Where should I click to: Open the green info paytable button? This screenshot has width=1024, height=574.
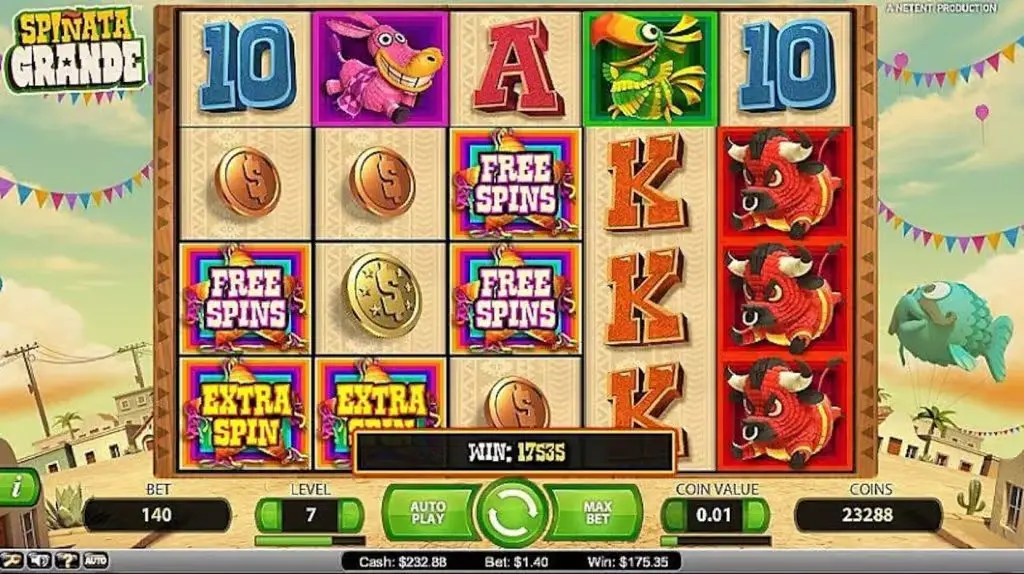pos(17,488)
